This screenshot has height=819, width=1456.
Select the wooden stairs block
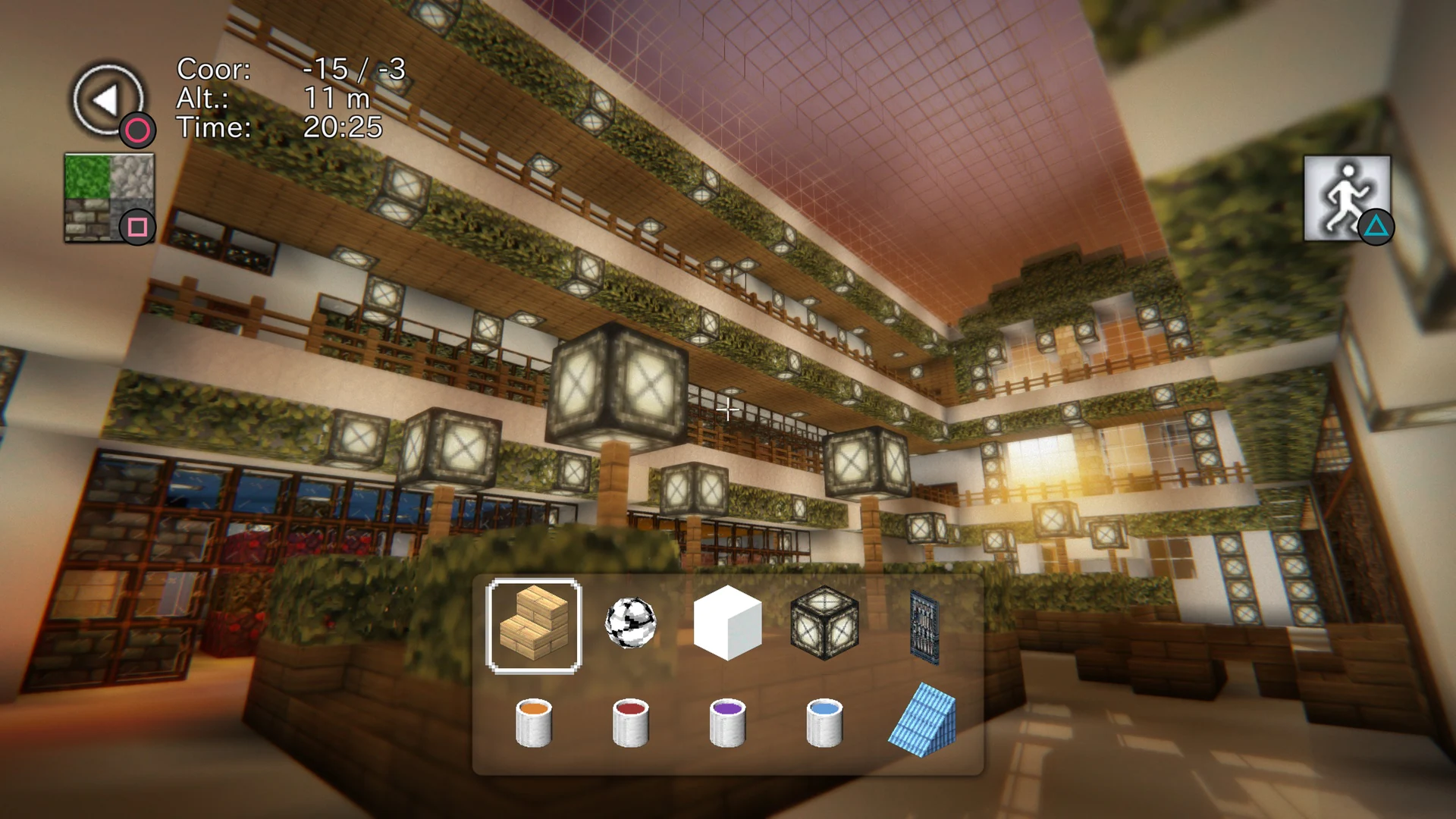click(x=533, y=626)
